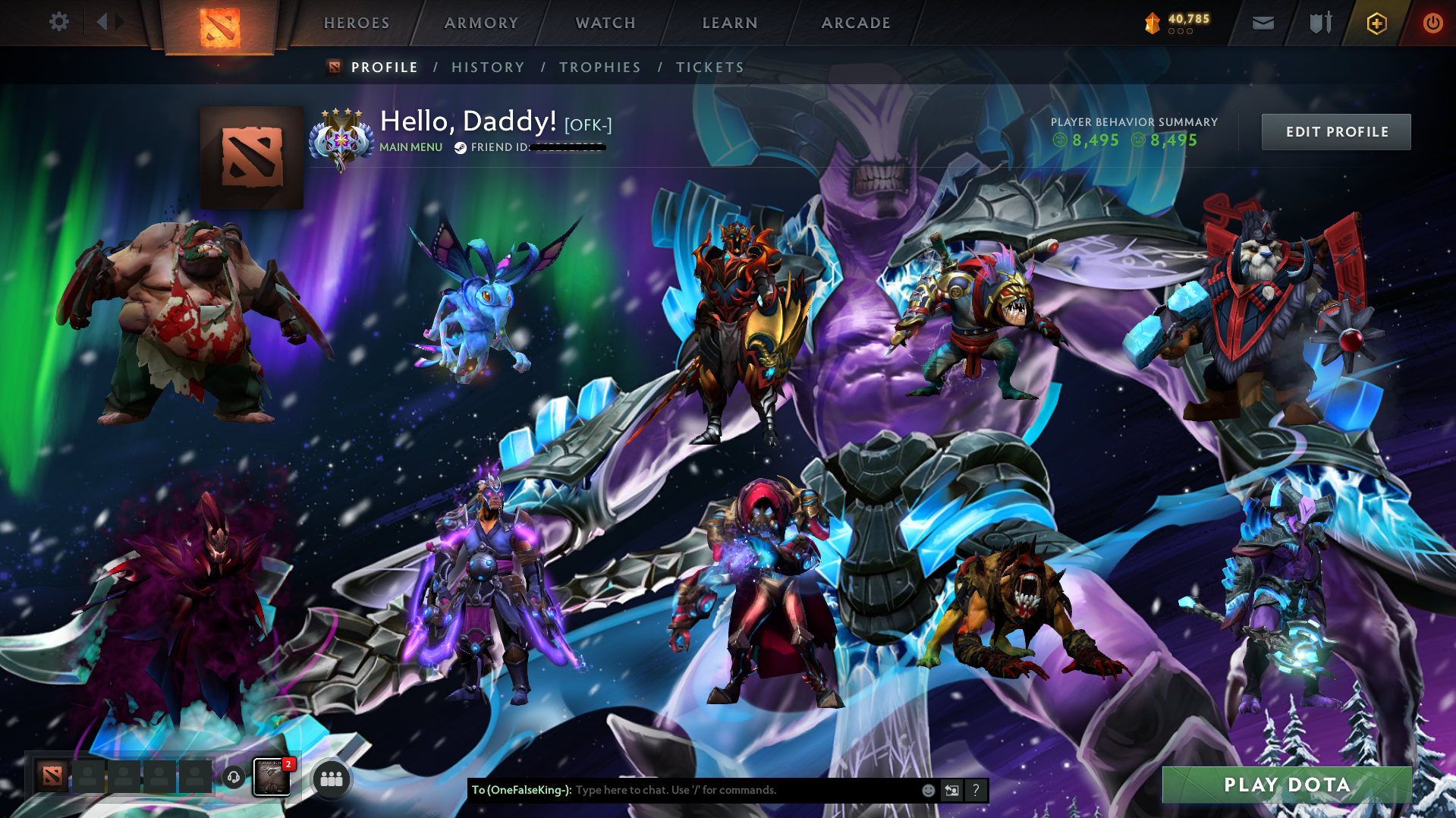Viewport: 1456px width, 818px height.
Task: Switch to the HISTORY tab
Action: 487,67
